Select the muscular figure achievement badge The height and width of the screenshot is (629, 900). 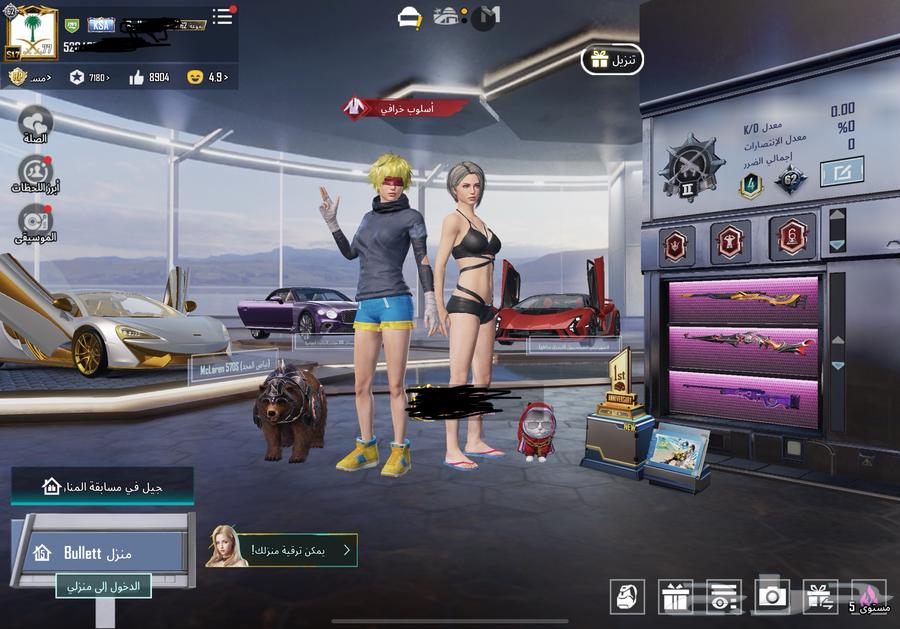730,241
